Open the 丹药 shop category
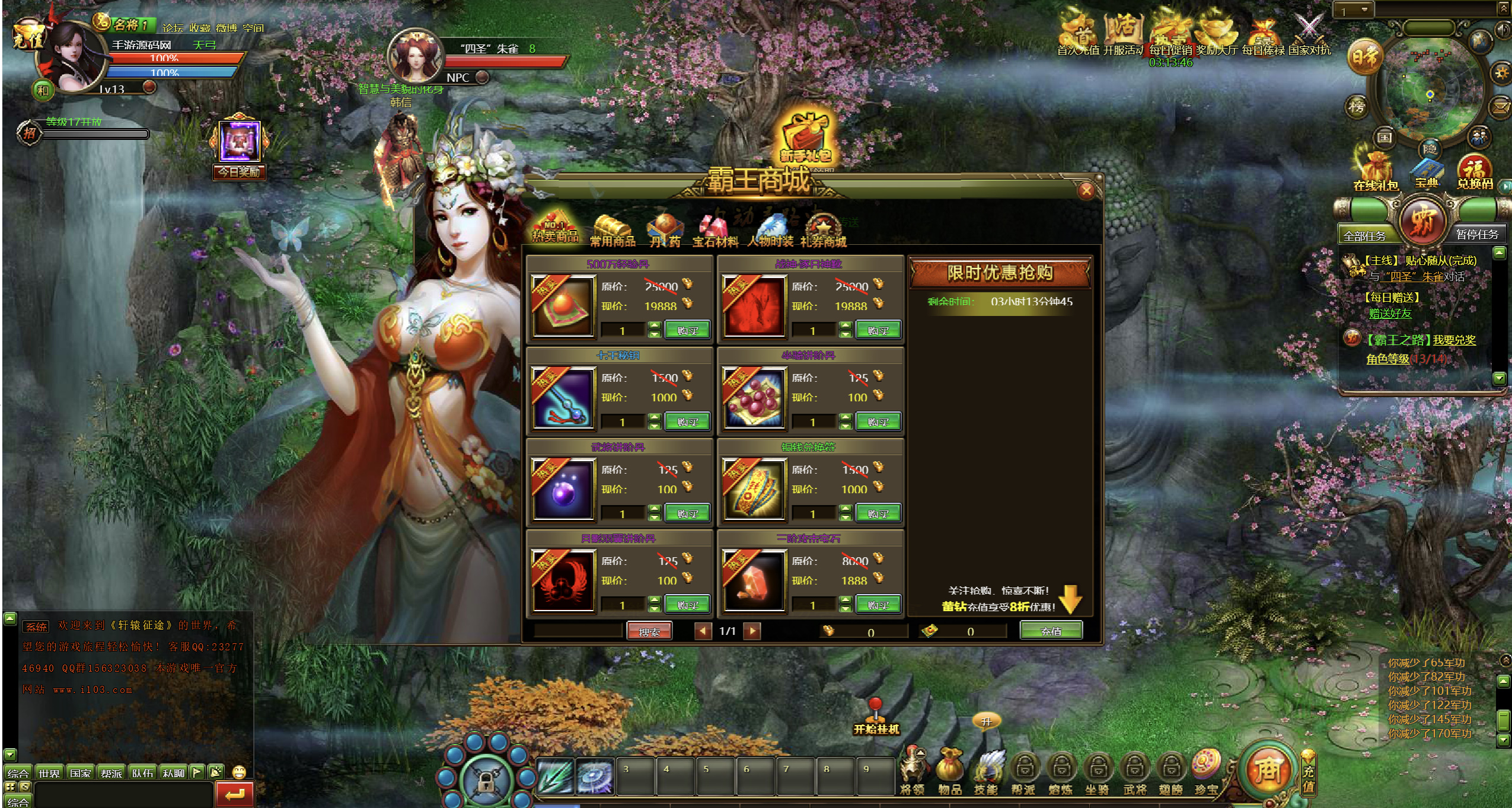The height and width of the screenshot is (808, 1512). (x=665, y=232)
